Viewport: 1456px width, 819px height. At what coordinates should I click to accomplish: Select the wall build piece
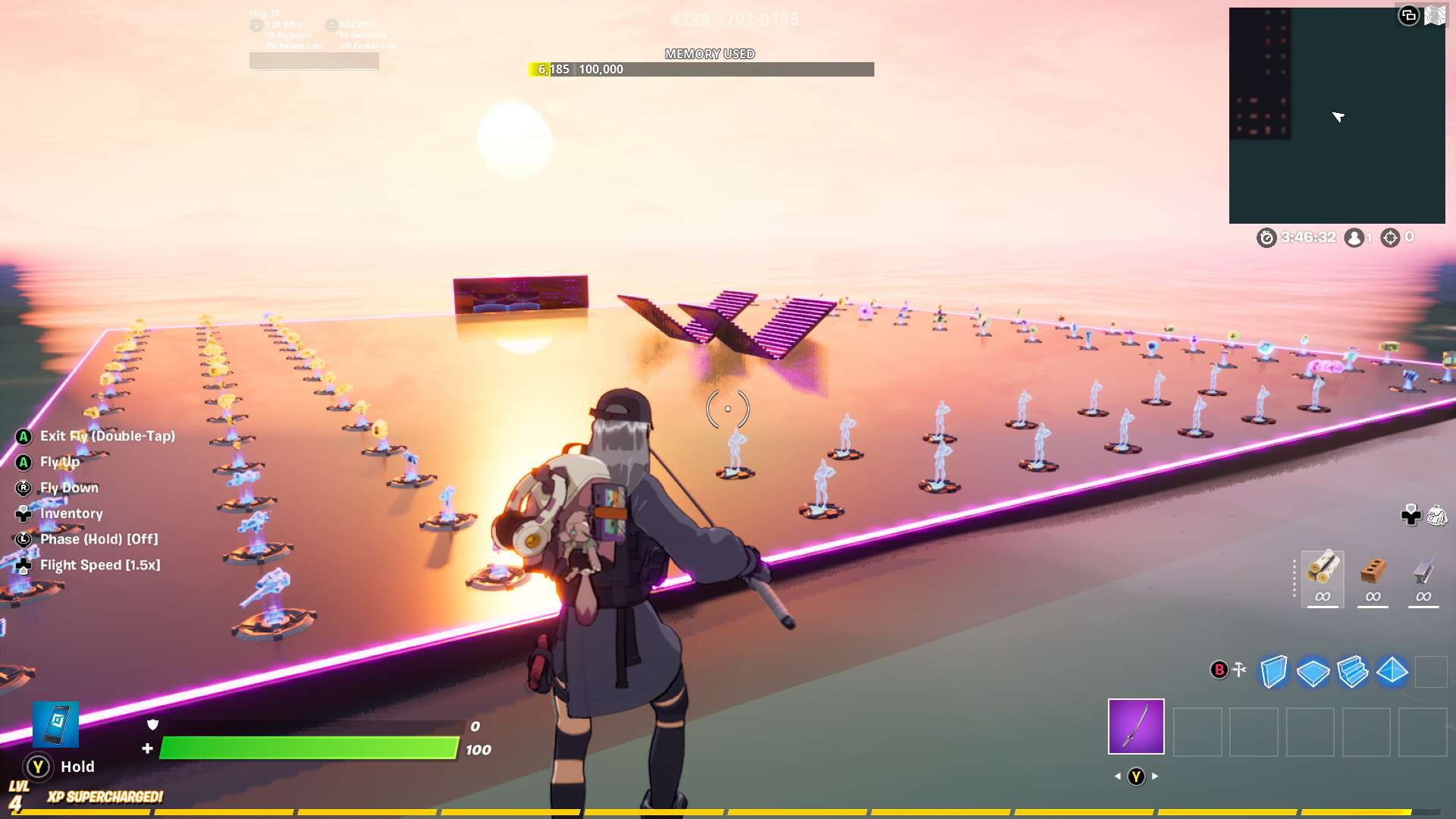(x=1272, y=671)
